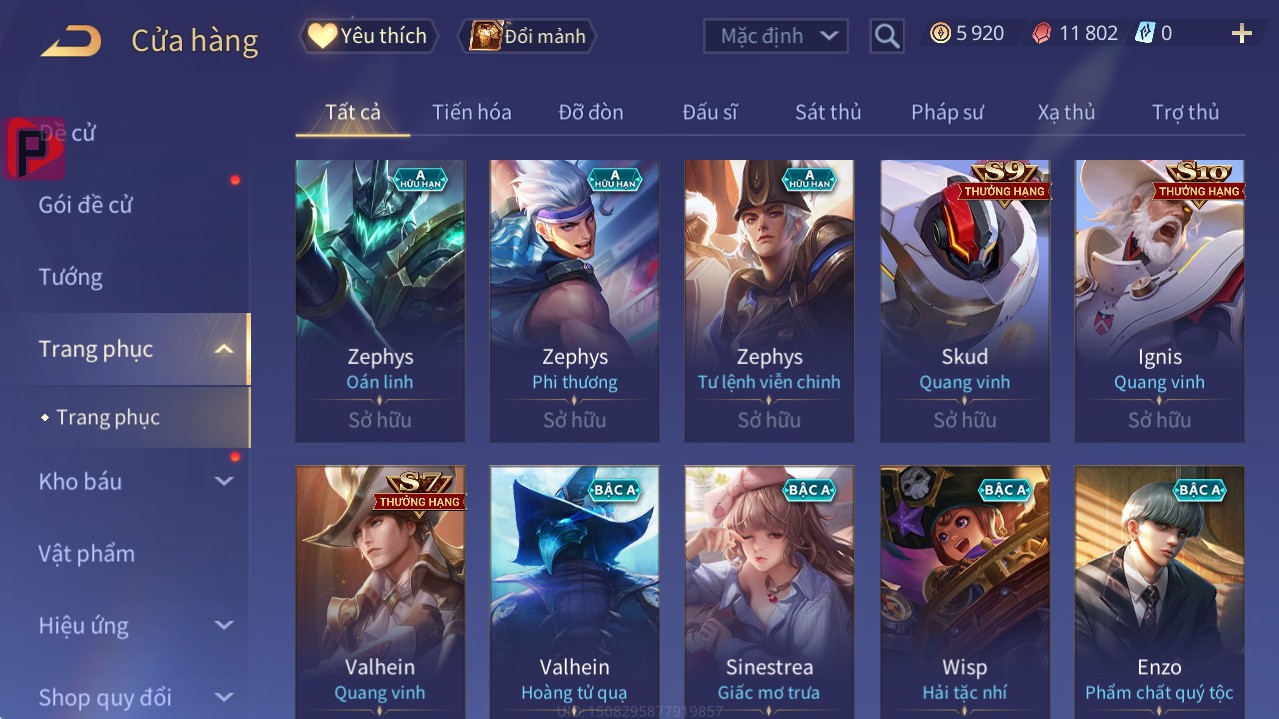The image size is (1279, 719).
Task: Open the Gói đề cử menu
Action: pyautogui.click(x=86, y=205)
